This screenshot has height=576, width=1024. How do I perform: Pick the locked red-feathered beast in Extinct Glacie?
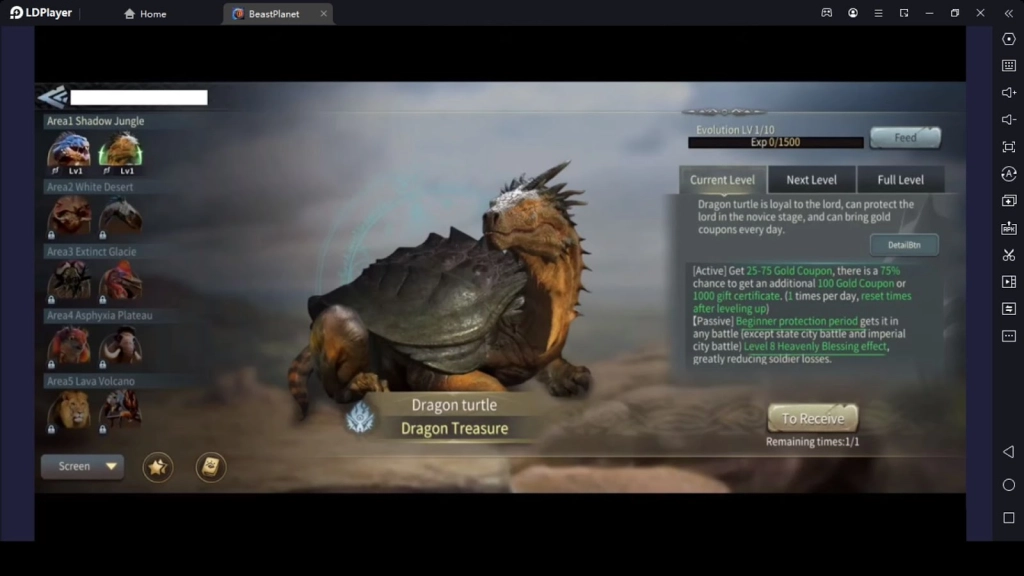click(x=120, y=281)
